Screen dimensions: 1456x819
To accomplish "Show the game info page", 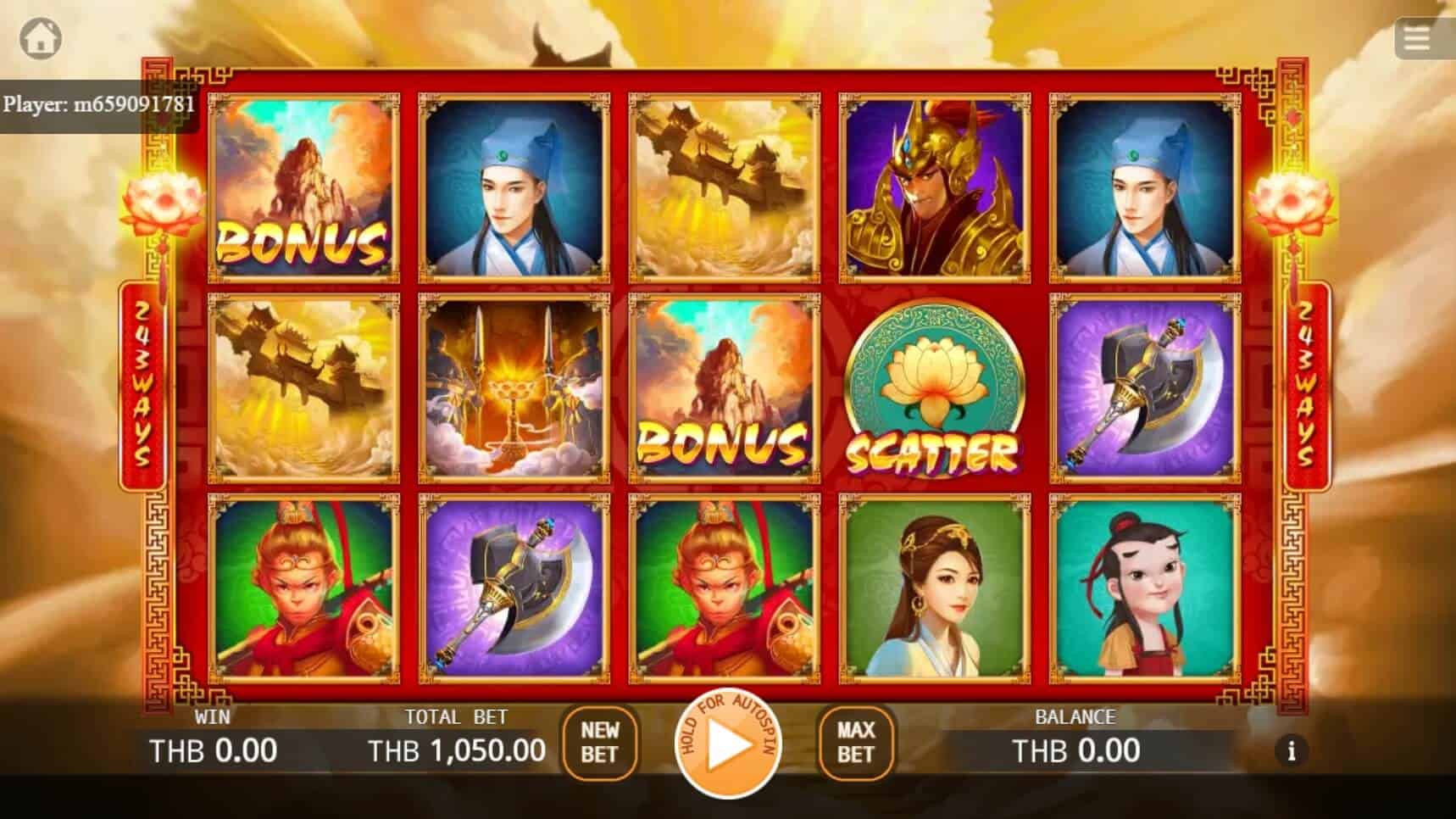I will pos(1291,751).
